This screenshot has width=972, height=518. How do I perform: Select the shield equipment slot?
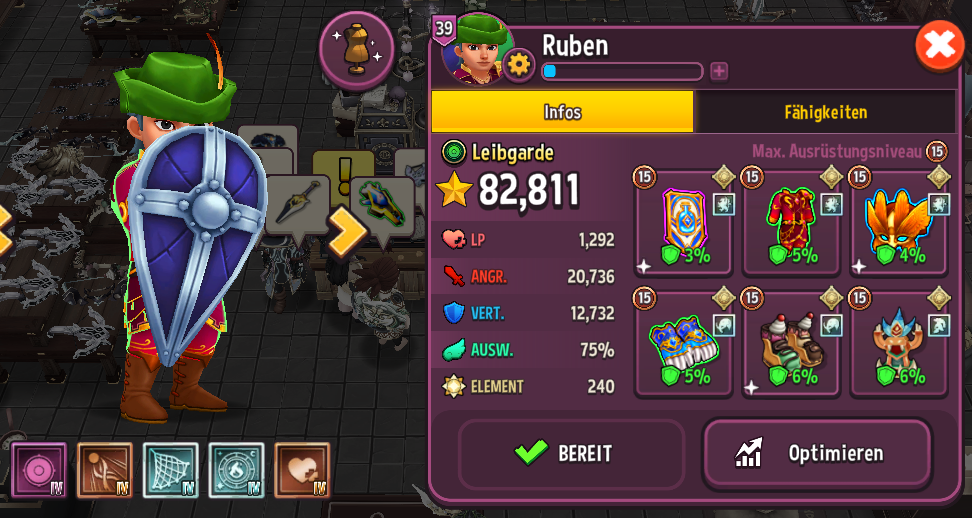coord(684,224)
